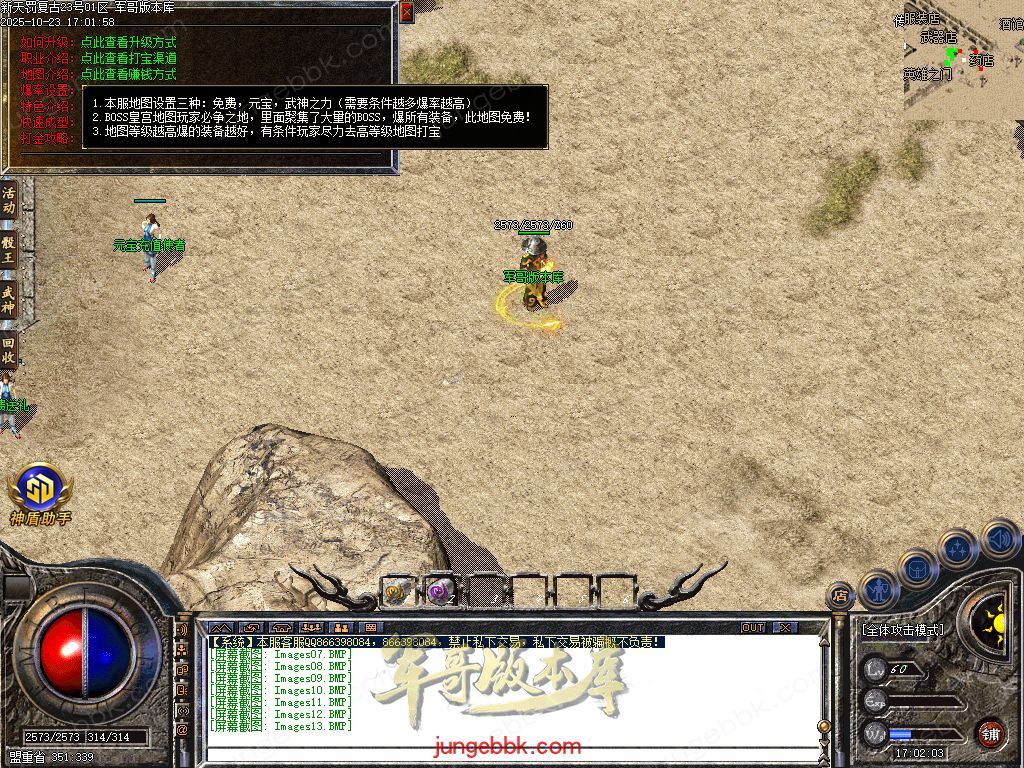Open the 点此查看打宝渠道 link

click(128, 58)
